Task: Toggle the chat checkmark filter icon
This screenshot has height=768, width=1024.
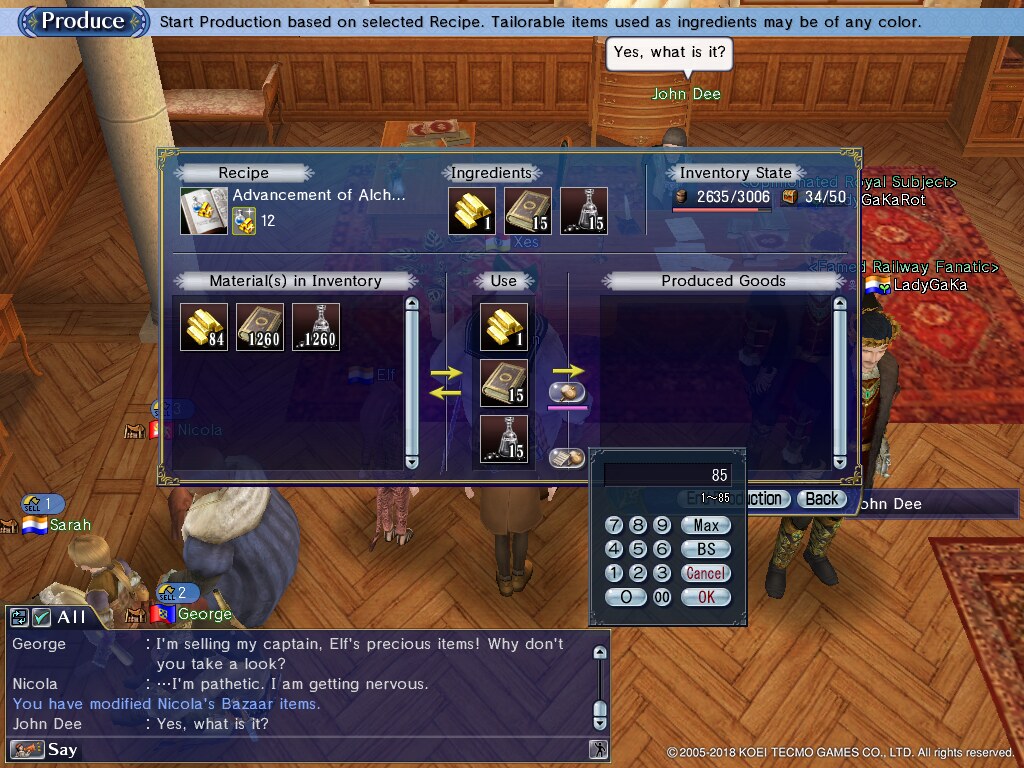Action: [41, 617]
